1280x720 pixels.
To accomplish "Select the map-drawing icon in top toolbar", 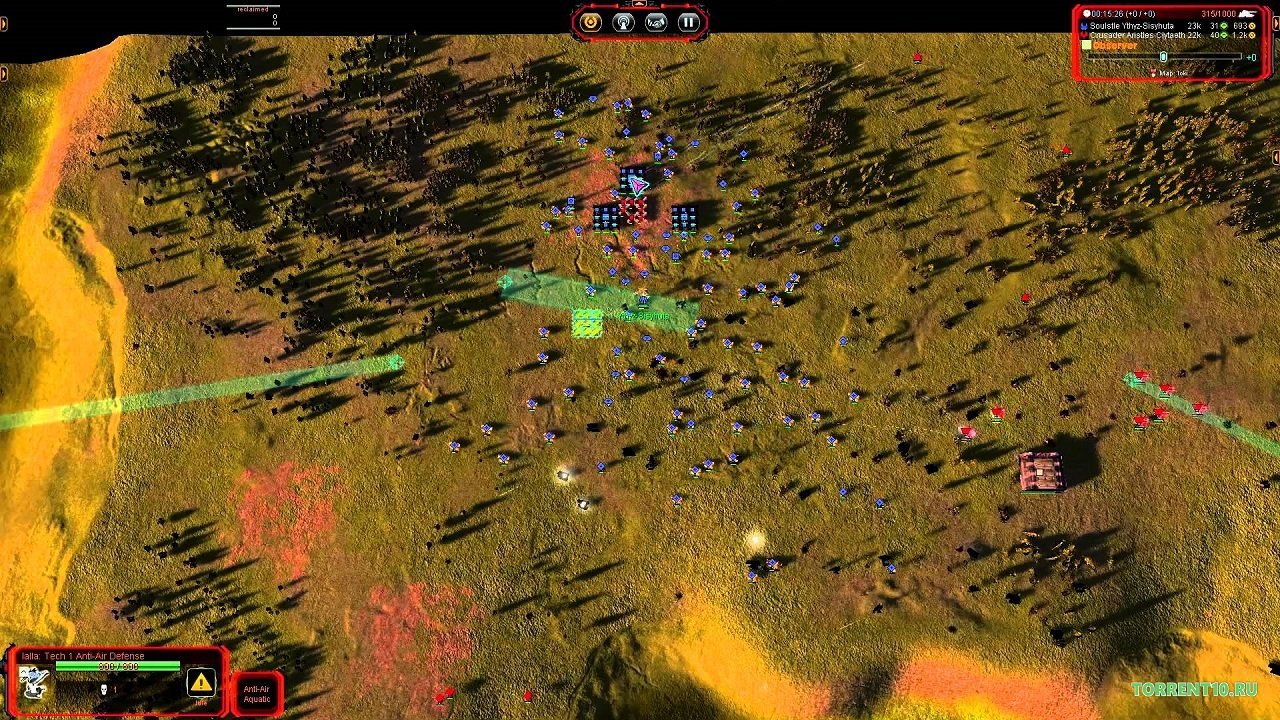I will 656,22.
